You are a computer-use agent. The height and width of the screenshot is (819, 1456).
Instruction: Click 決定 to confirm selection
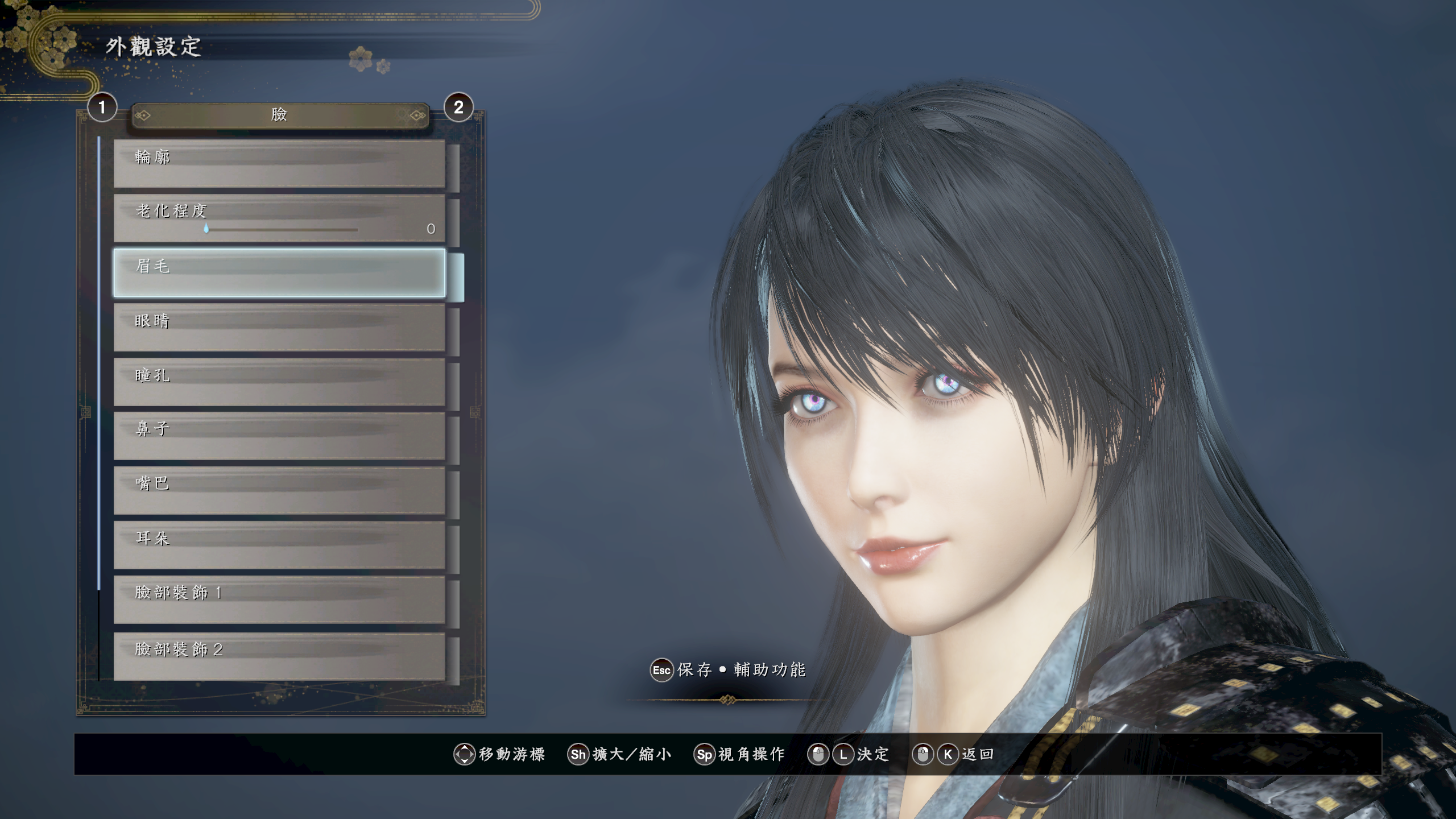(872, 754)
